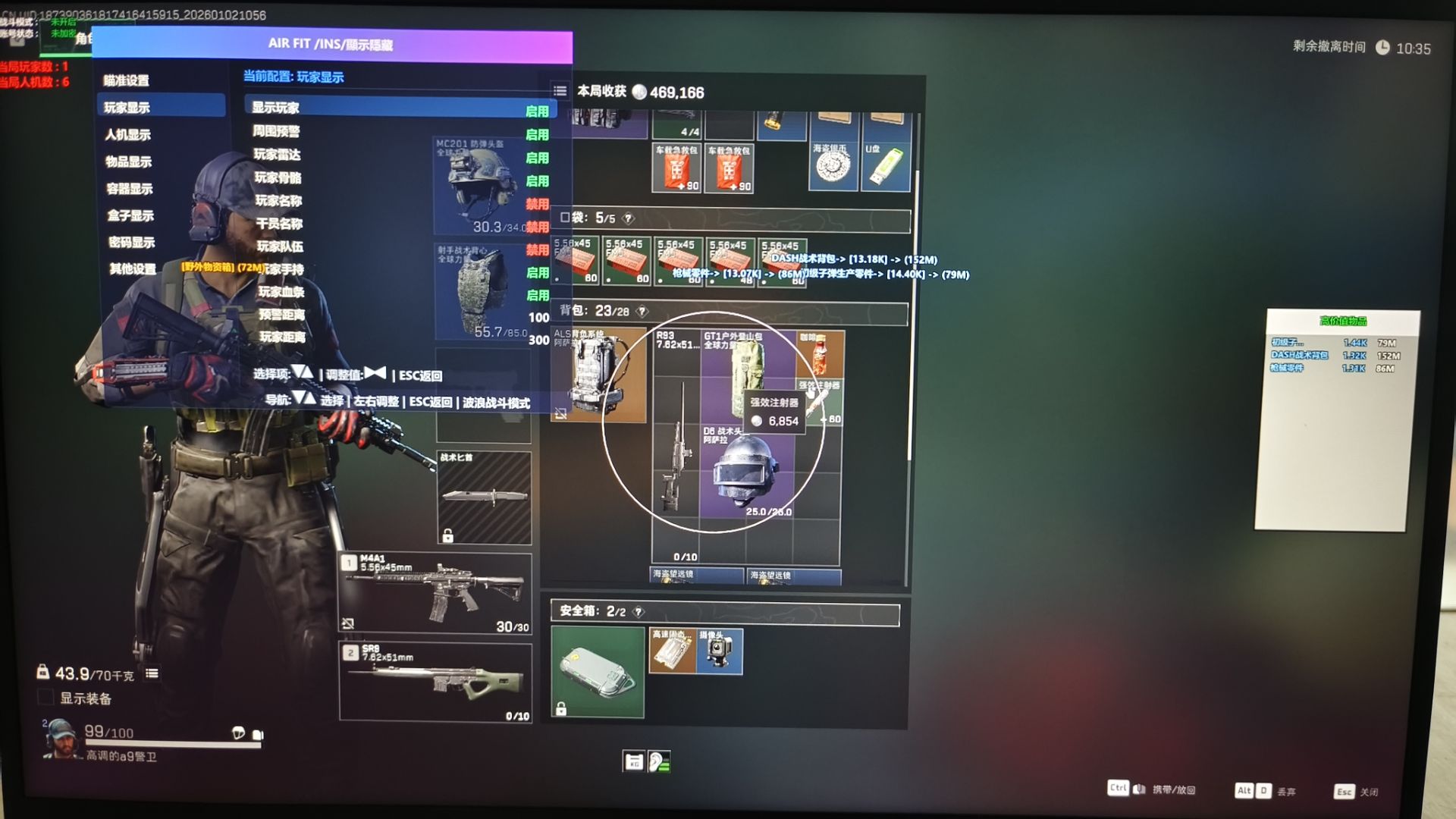Open the list icon beside 本局收获
1456x819 pixels.
(x=560, y=91)
